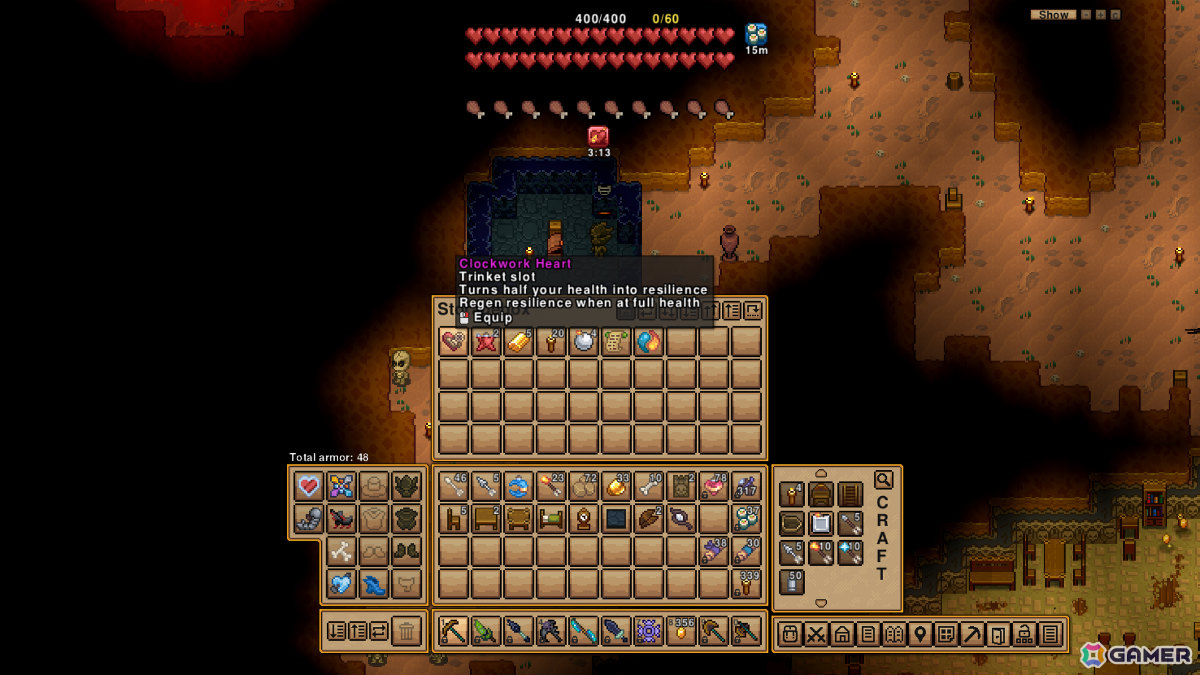Choose the purple gear item in hotbar
The image size is (1200, 675).
[x=648, y=631]
